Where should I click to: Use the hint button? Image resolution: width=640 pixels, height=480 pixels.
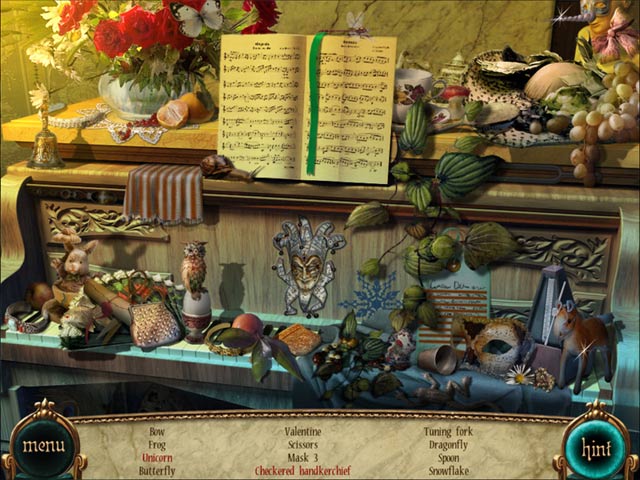596,445
